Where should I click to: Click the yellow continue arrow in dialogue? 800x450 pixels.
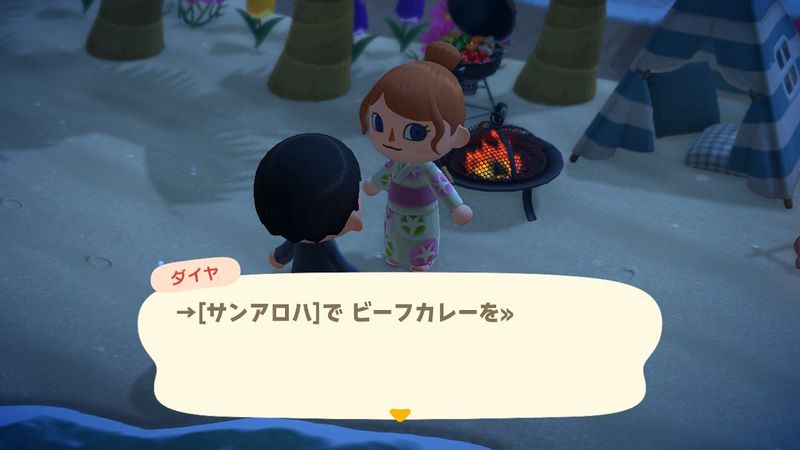tap(400, 414)
